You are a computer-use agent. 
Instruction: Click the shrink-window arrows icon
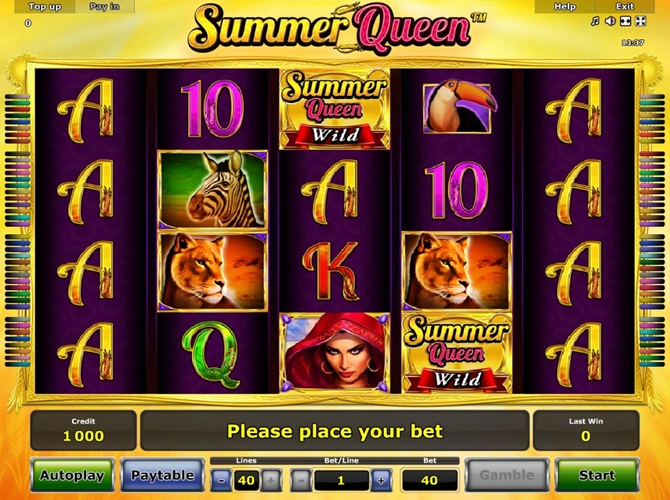coord(625,21)
